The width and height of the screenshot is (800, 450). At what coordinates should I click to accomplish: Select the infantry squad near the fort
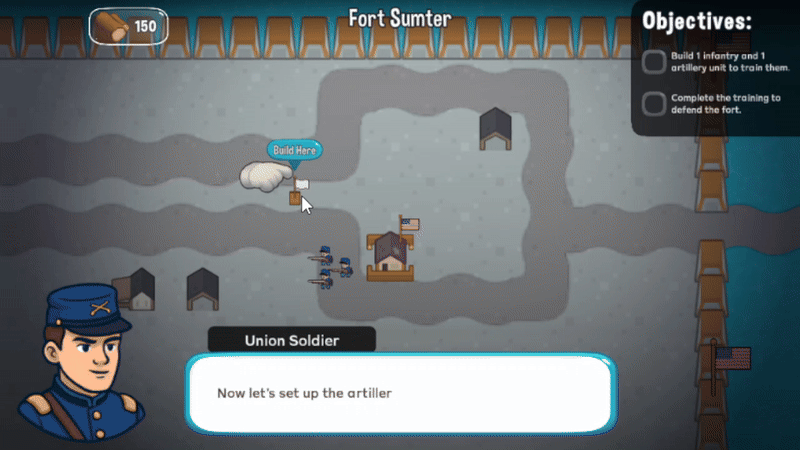[331, 266]
